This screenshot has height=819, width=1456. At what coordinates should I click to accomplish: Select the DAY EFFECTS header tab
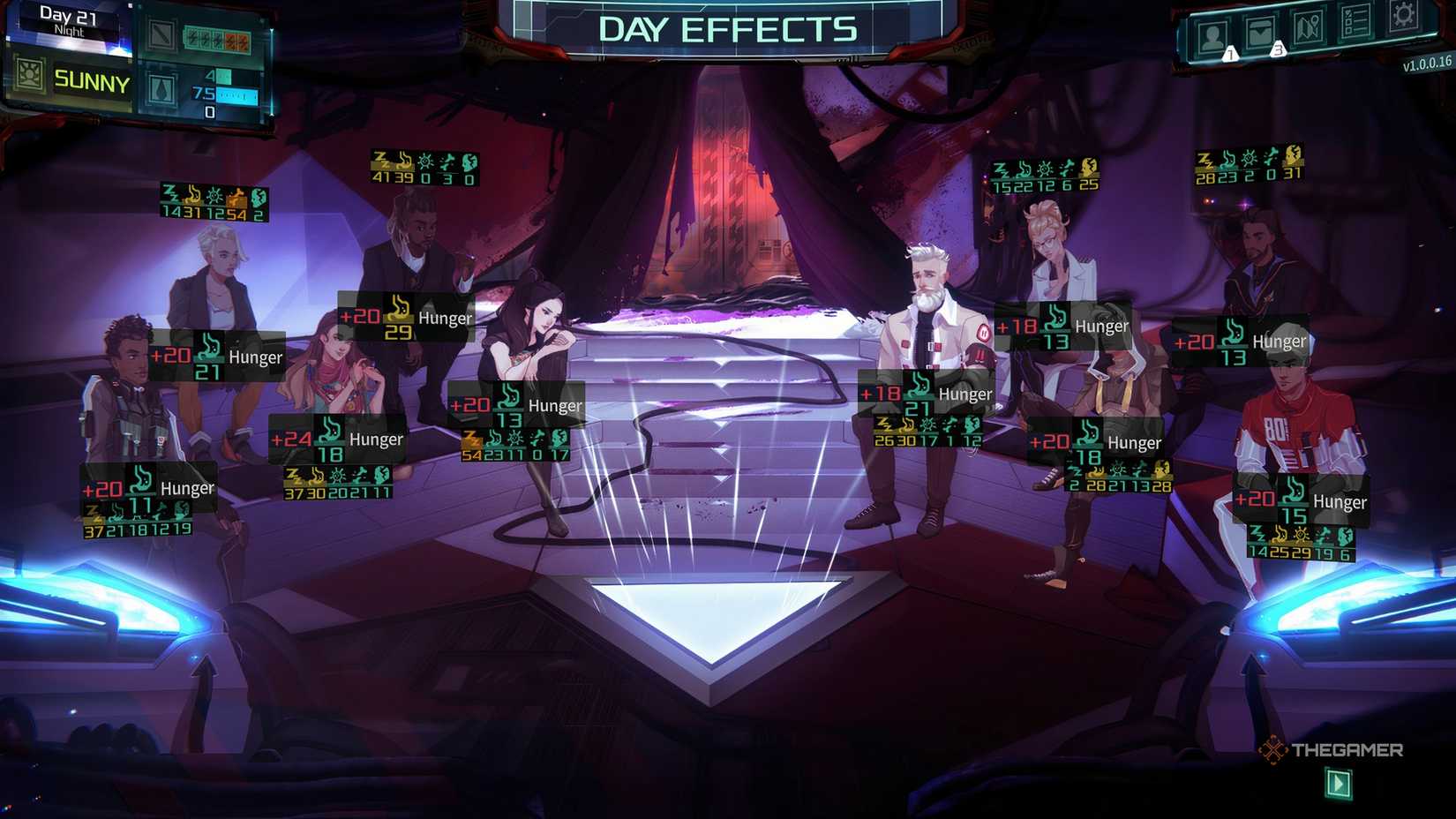(728, 28)
